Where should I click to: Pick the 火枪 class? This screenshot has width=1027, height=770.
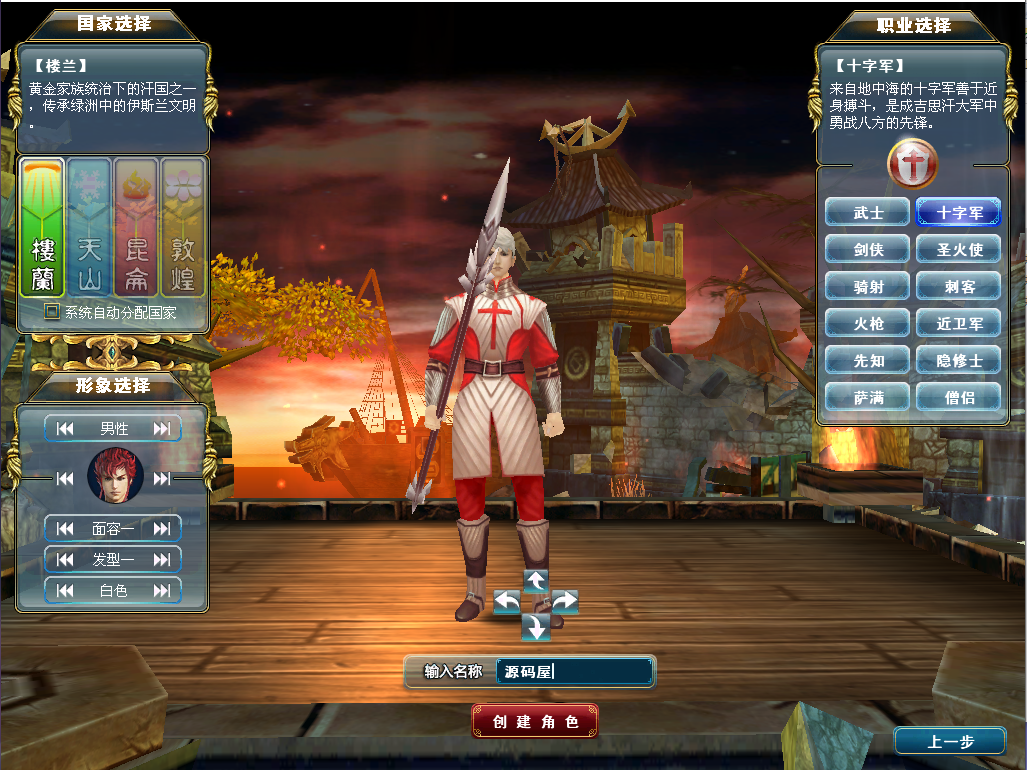tap(868, 324)
